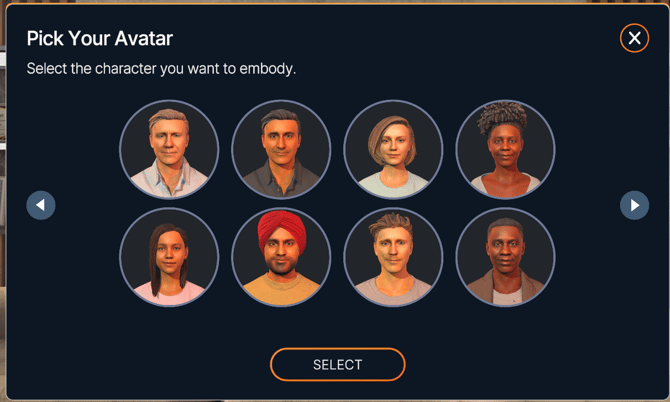Close the Pick Your Avatar dialog
The width and height of the screenshot is (670, 402).
pos(634,38)
